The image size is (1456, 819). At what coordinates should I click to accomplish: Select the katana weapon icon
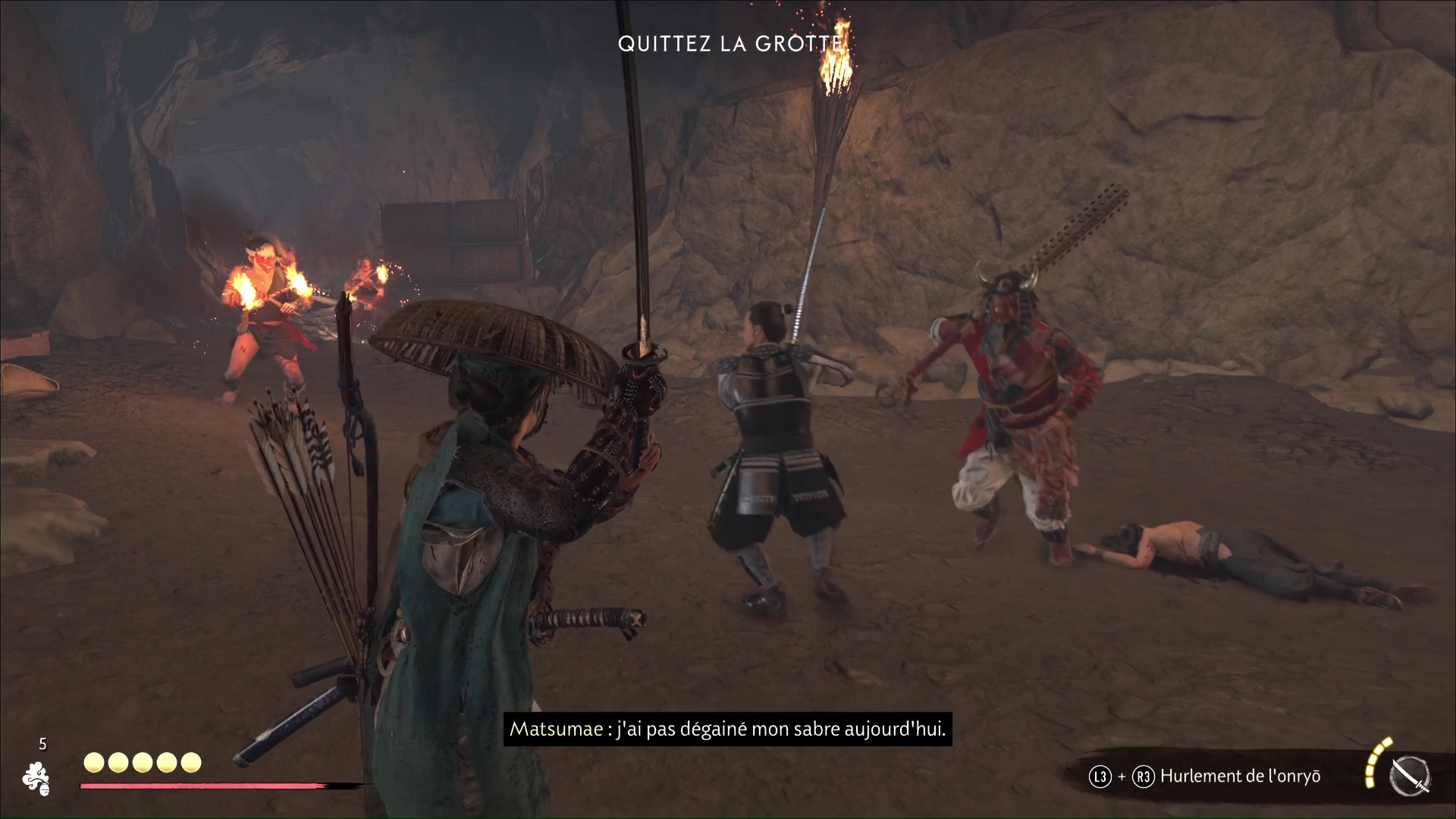click(x=1410, y=777)
